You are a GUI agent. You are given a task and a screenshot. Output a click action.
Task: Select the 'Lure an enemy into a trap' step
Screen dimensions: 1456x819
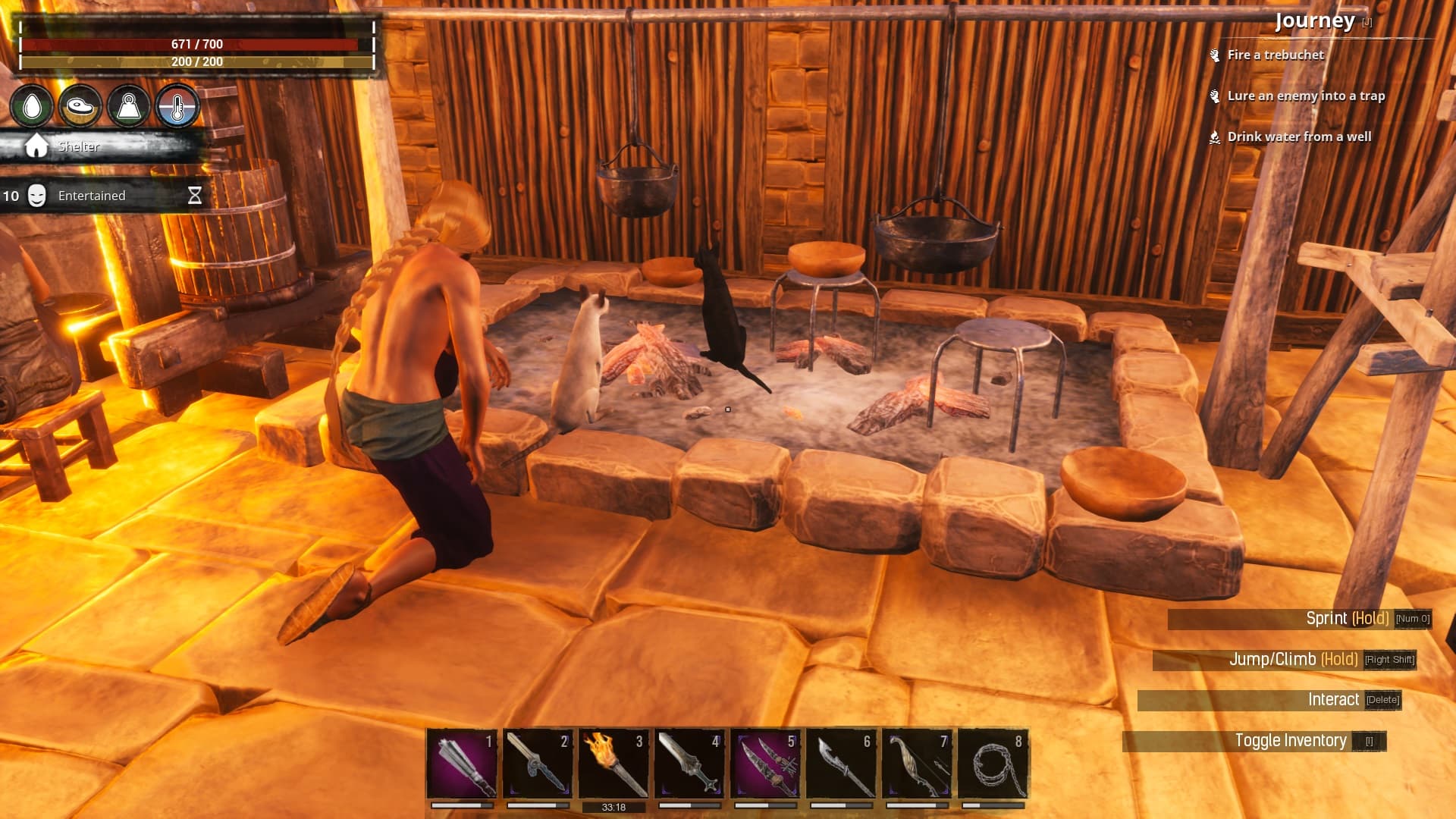coord(1306,96)
